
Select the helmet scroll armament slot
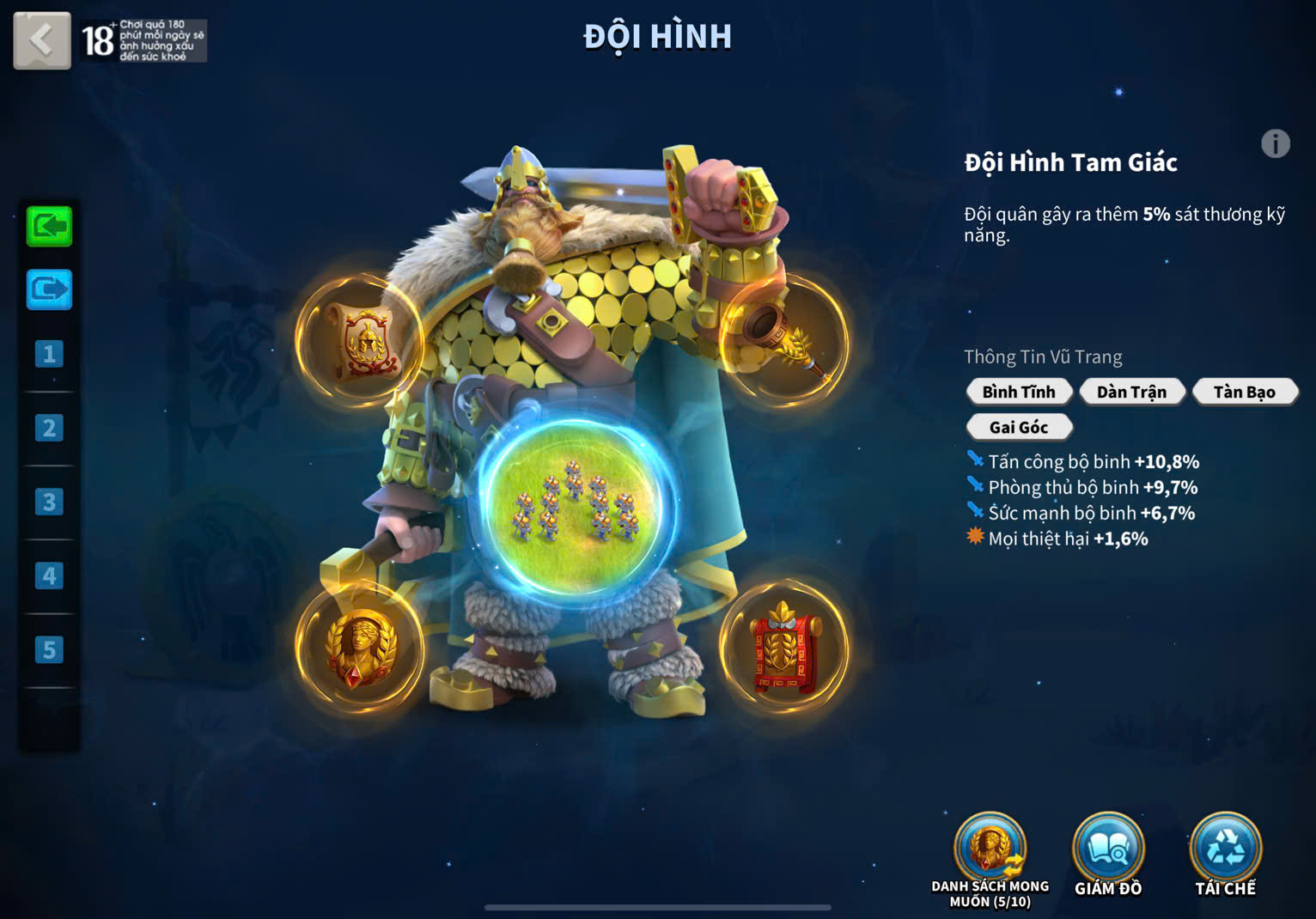[x=360, y=340]
